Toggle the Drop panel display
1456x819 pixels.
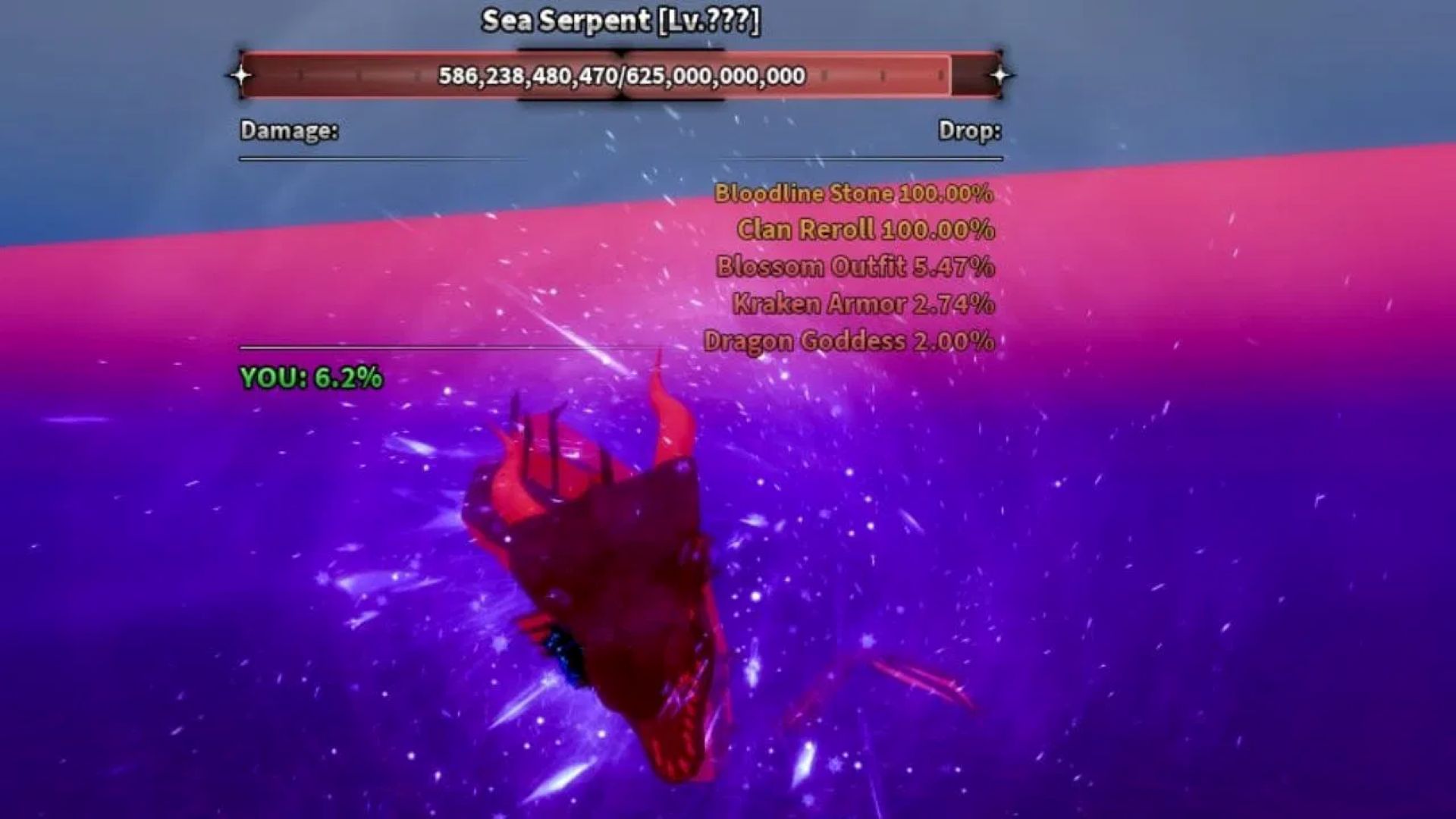[971, 131]
